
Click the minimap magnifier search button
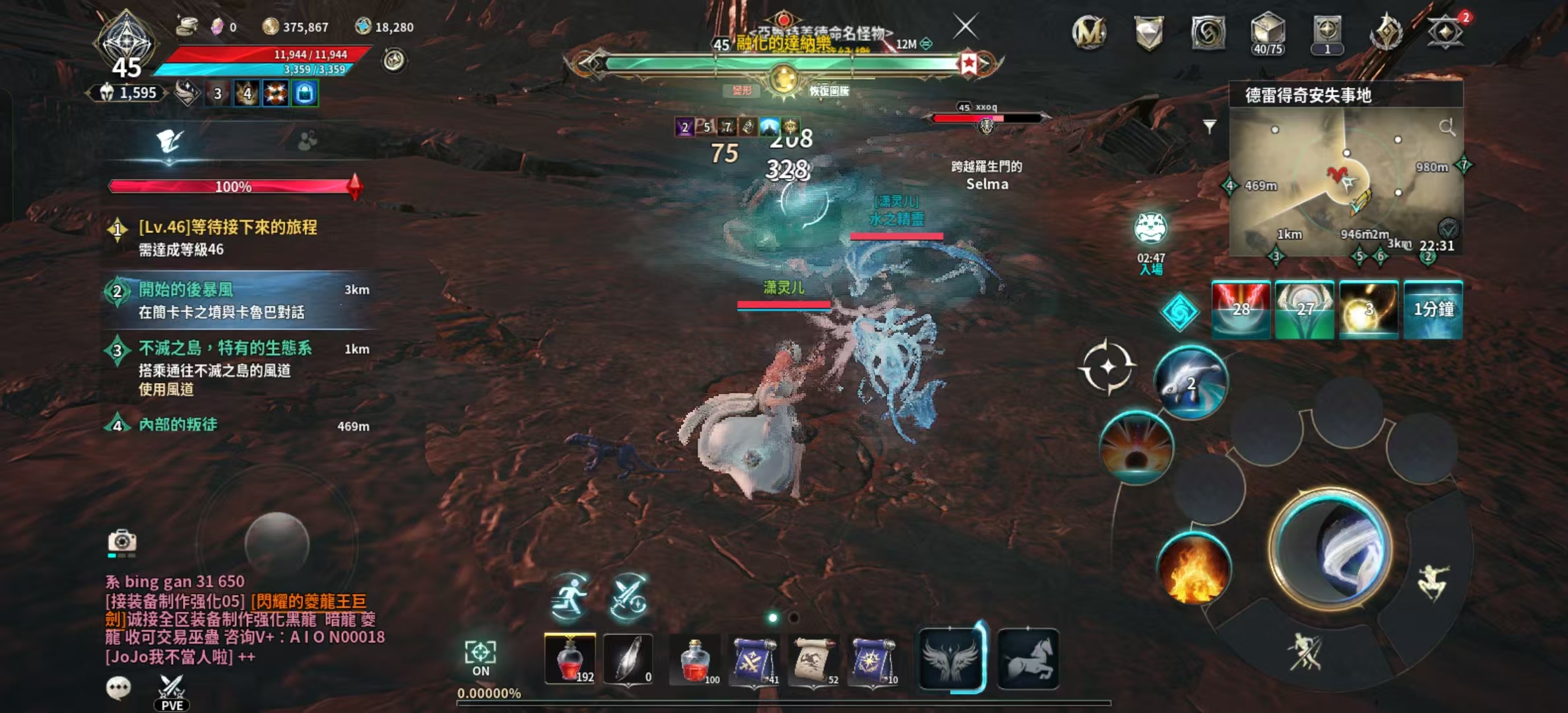[1447, 127]
